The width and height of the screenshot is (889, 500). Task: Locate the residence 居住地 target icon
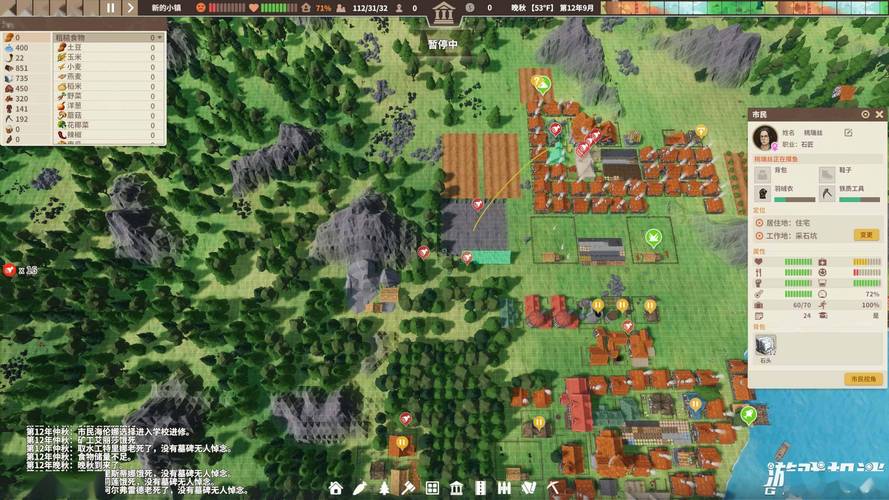click(x=758, y=222)
